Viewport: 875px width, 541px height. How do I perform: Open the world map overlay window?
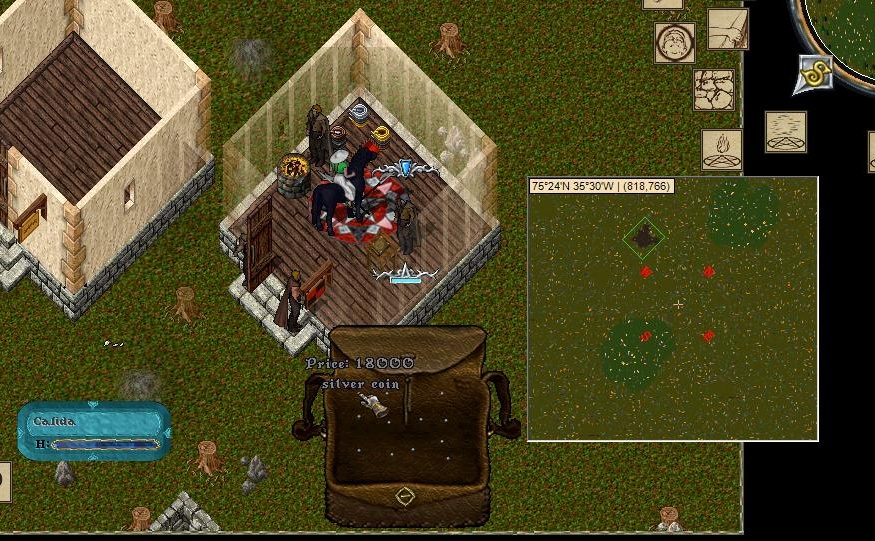click(672, 309)
